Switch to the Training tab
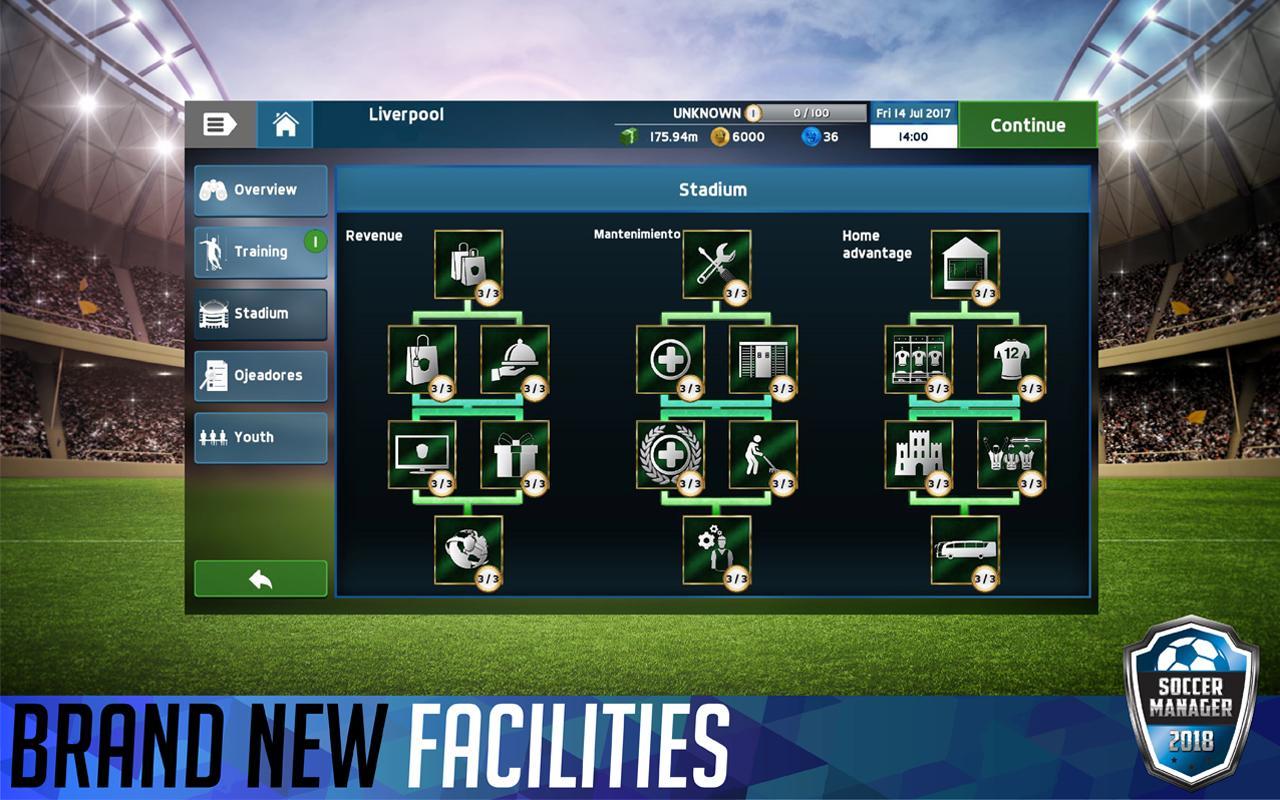 pyautogui.click(x=258, y=251)
